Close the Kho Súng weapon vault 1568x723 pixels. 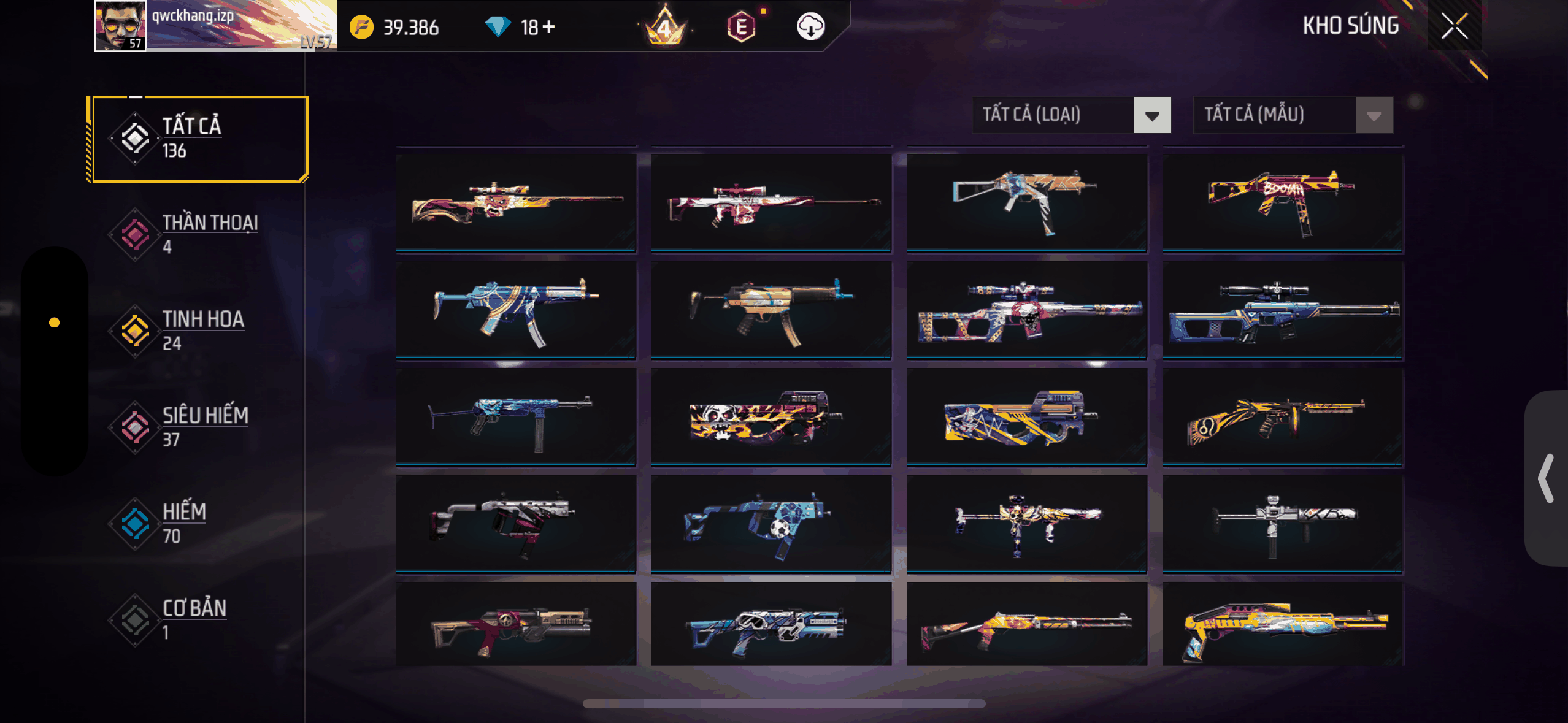(1454, 26)
